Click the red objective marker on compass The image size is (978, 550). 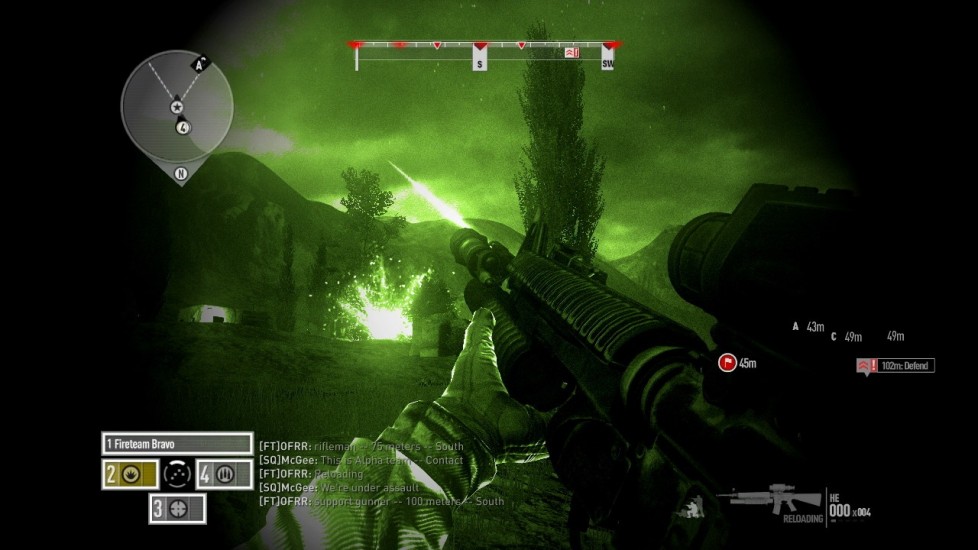point(572,51)
